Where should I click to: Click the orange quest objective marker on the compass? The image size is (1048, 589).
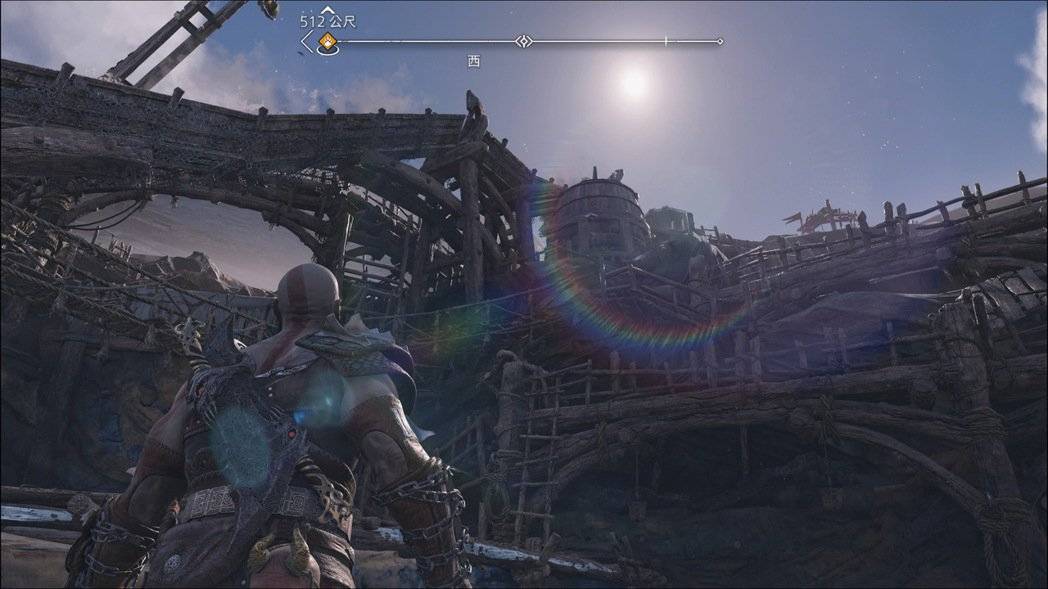[x=326, y=42]
